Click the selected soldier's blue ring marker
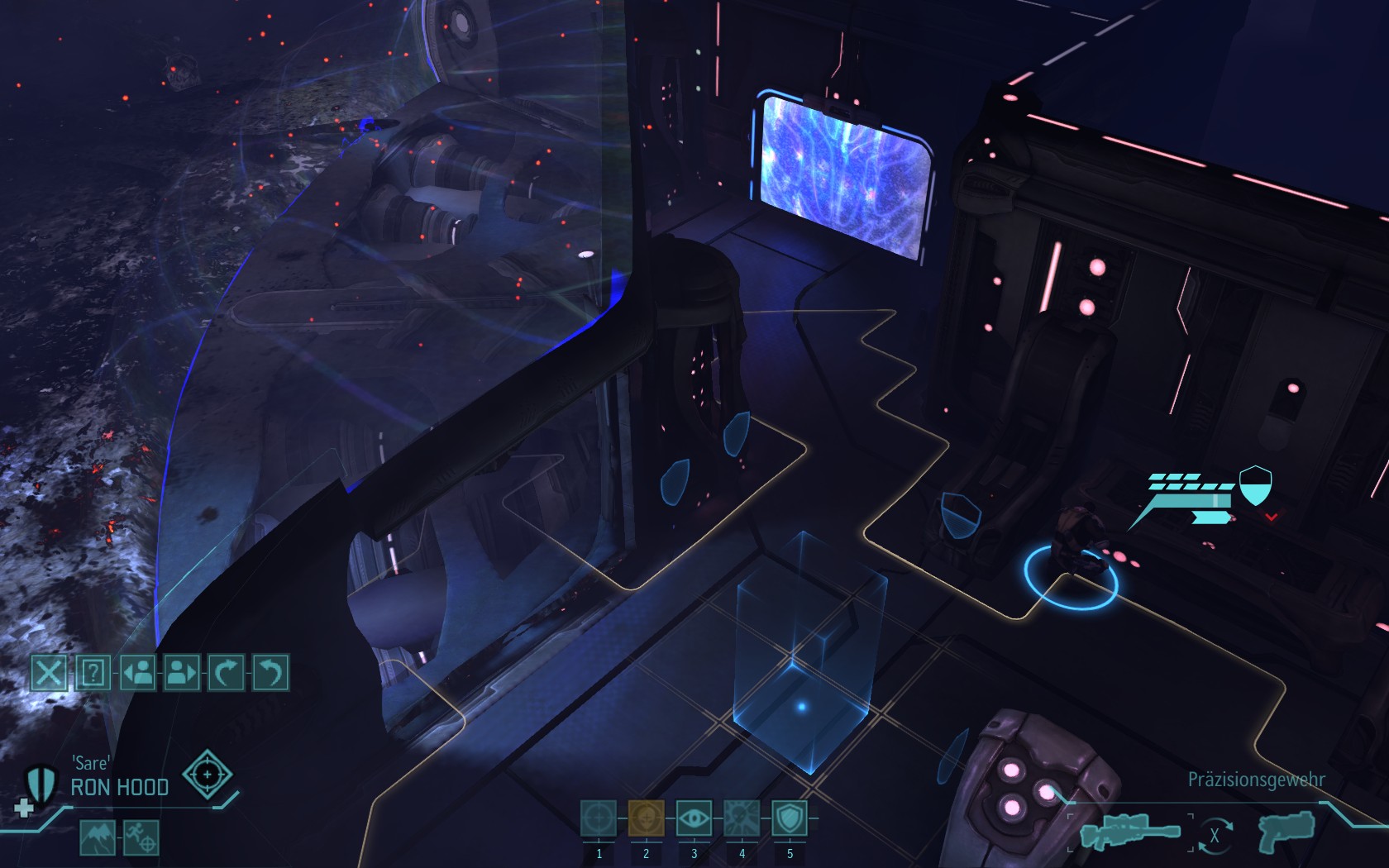Viewport: 1389px width, 868px height. pyautogui.click(x=1071, y=579)
